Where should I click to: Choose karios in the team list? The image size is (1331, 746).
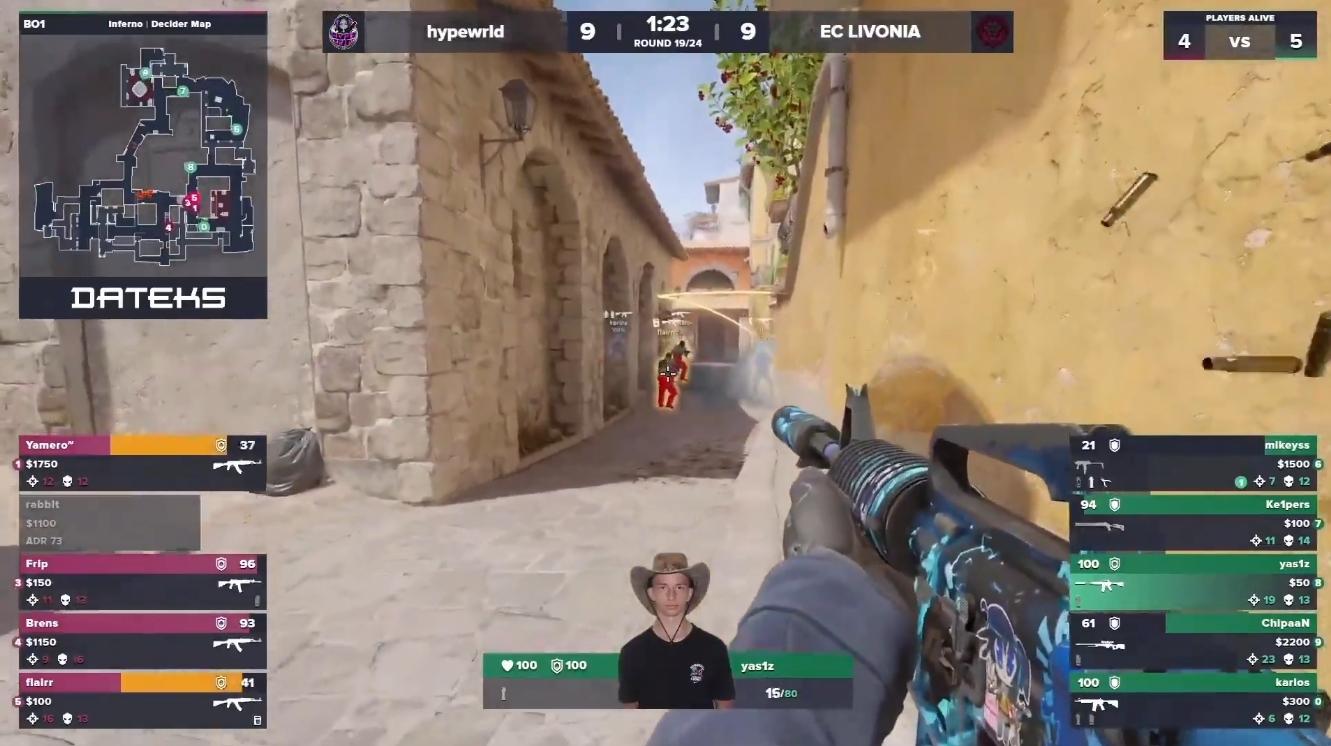tap(1196, 700)
